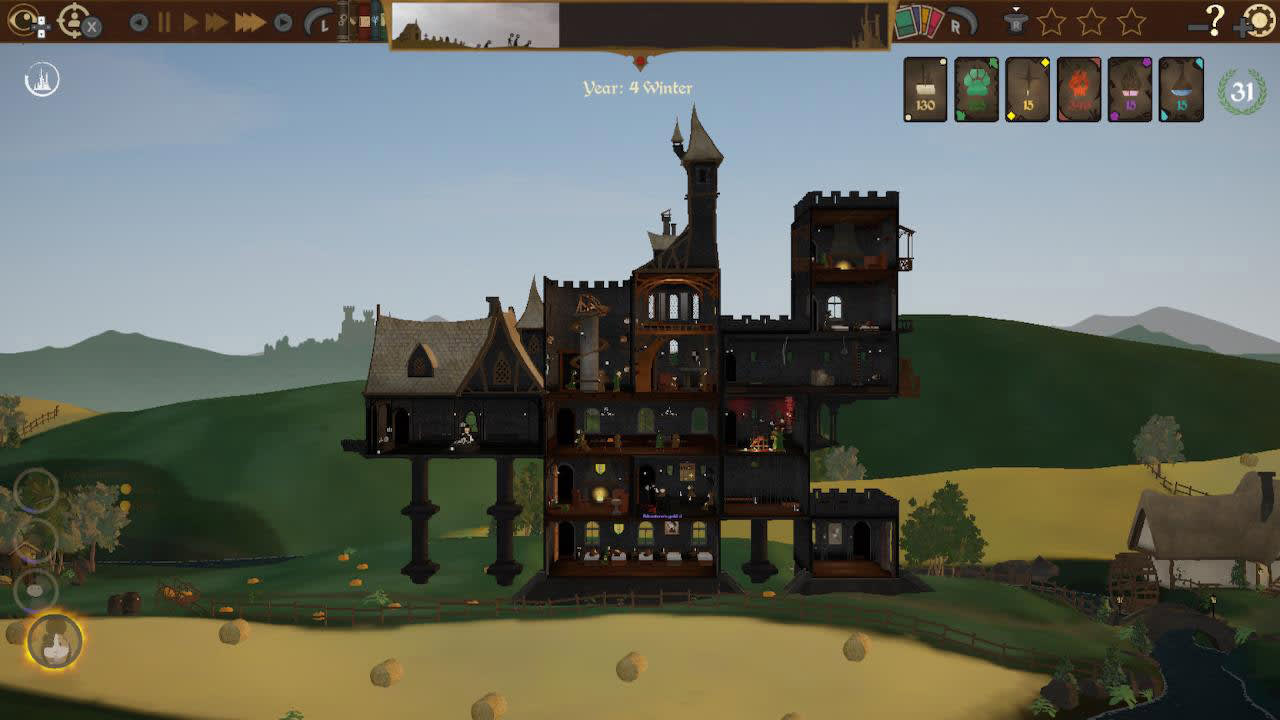
Task: Select the red skull card
Action: (x=1079, y=90)
